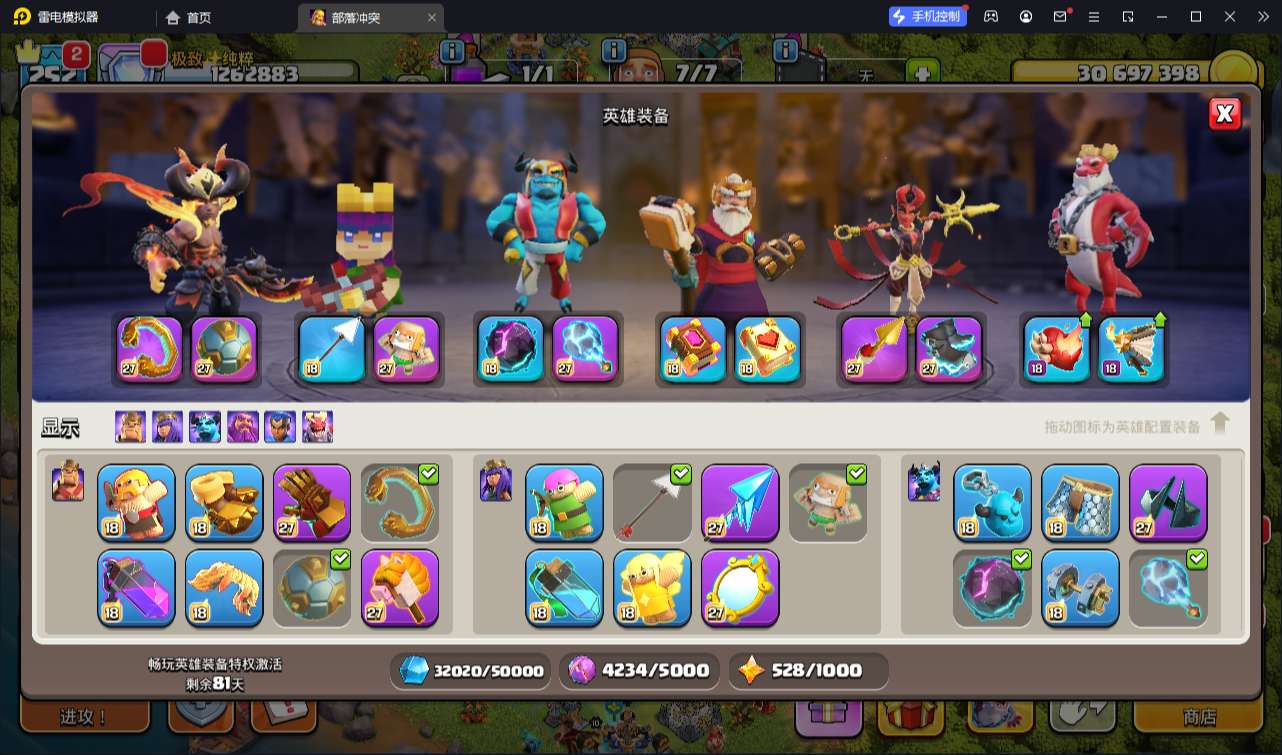
Task: Select the upgradable heart equipment slot
Action: 1057,349
